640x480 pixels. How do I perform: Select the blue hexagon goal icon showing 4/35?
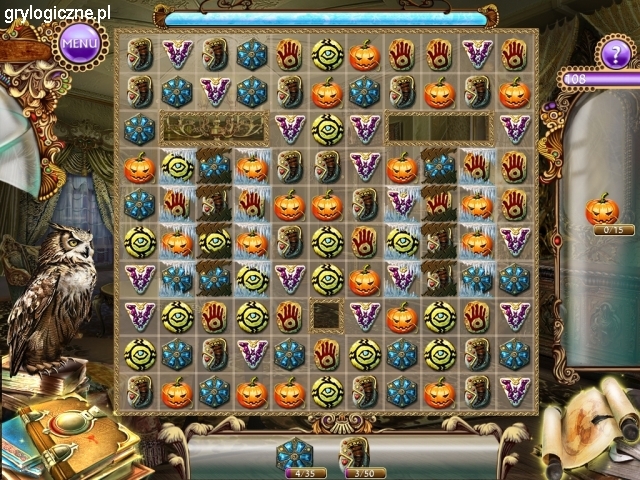pos(296,453)
